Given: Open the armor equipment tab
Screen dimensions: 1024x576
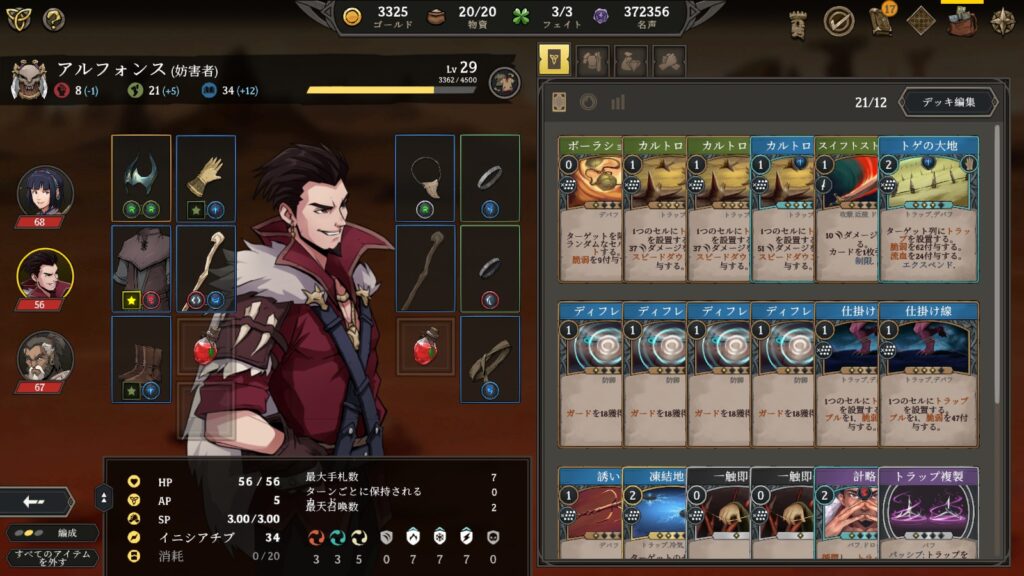Looking at the screenshot, I should point(593,61).
